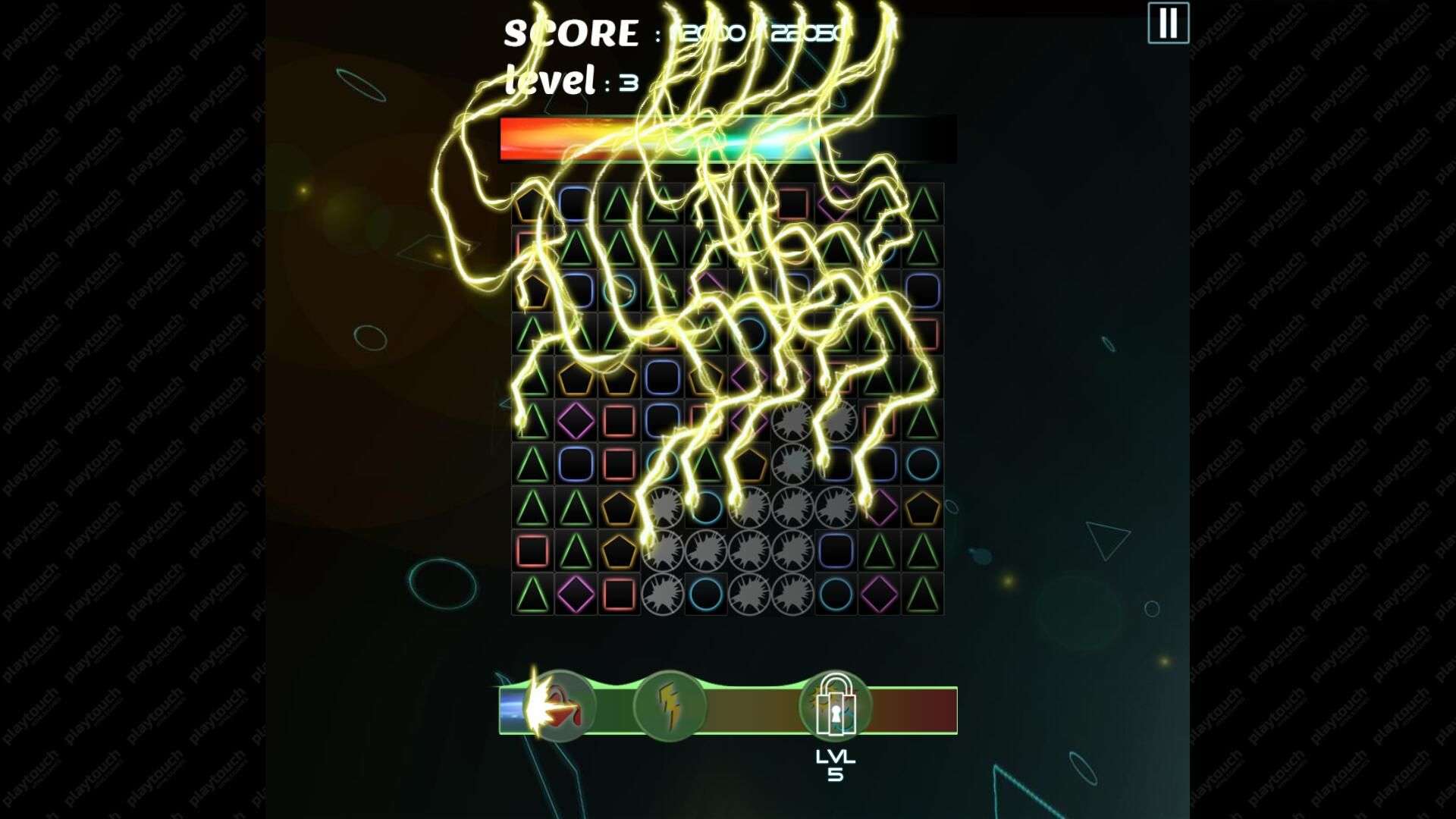Image resolution: width=1456 pixels, height=819 pixels.
Task: Activate the lightning bolt power-up
Action: click(x=669, y=706)
